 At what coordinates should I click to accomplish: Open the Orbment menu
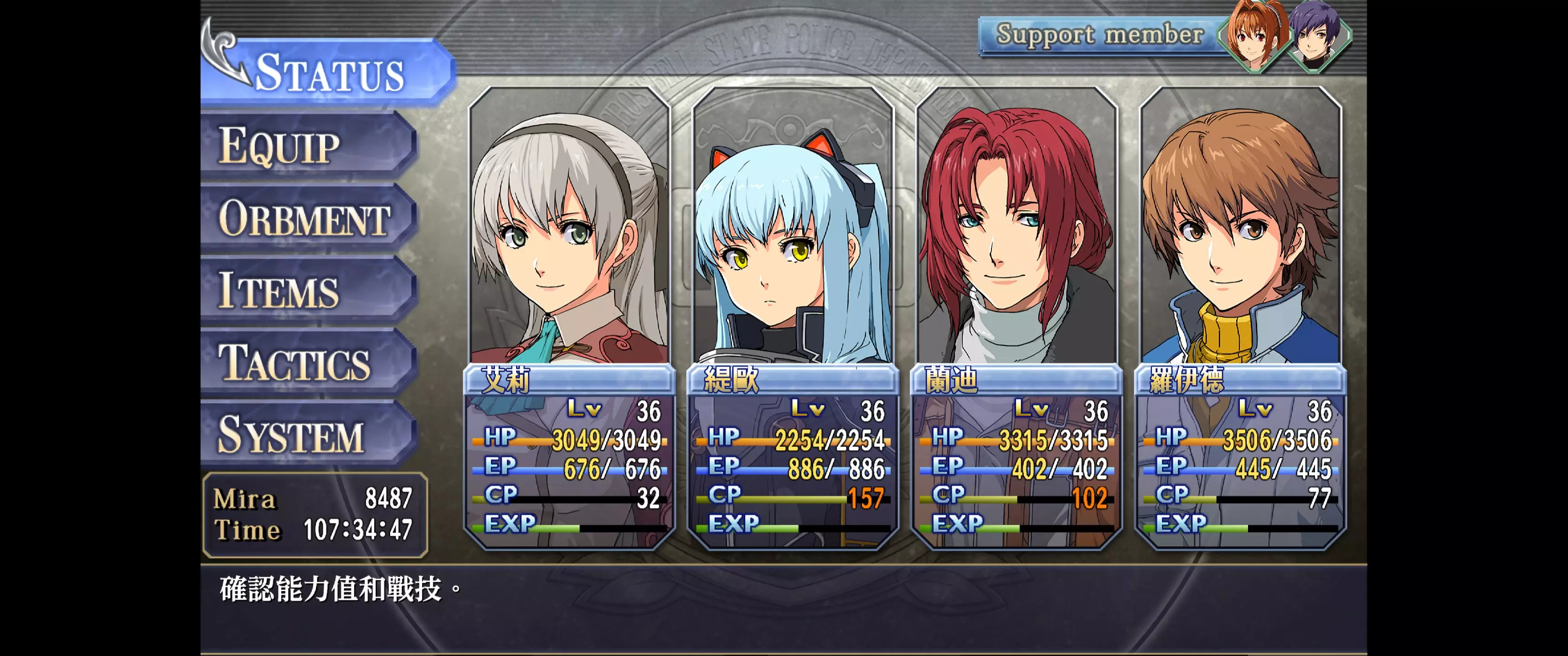coord(307,219)
